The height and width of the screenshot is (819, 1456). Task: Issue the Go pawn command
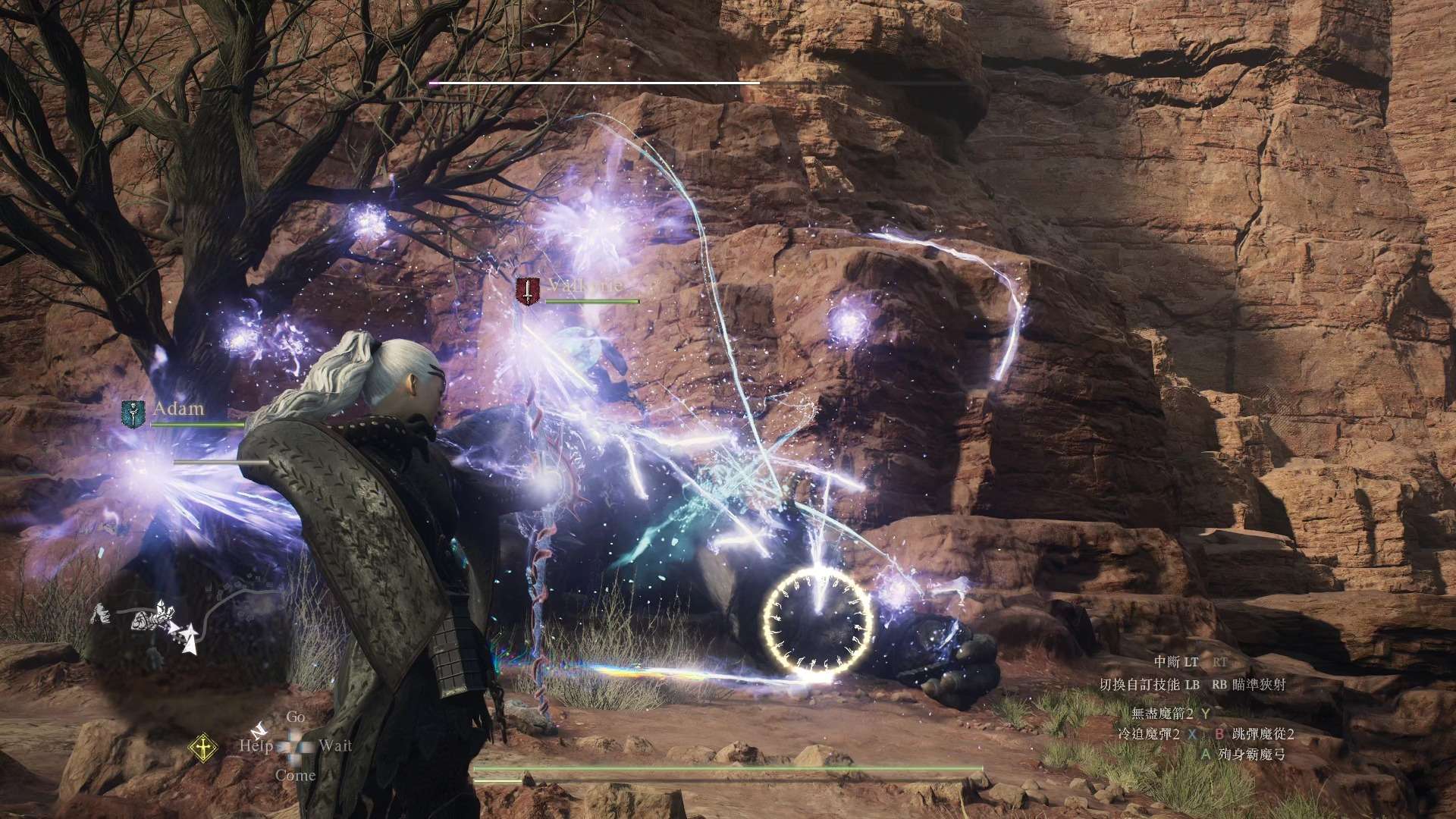pos(296,717)
